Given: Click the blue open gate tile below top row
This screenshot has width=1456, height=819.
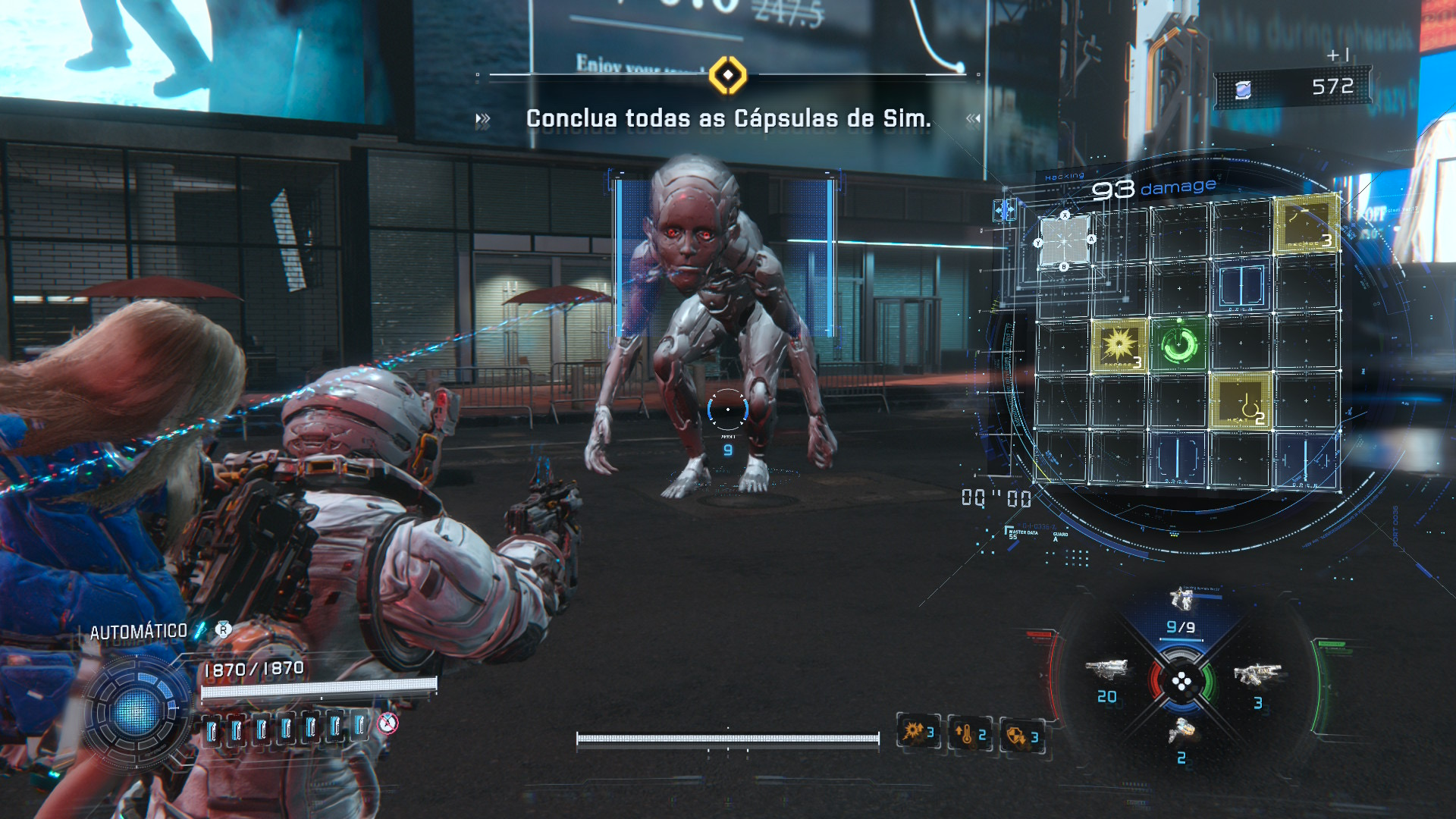Looking at the screenshot, I should [1241, 287].
